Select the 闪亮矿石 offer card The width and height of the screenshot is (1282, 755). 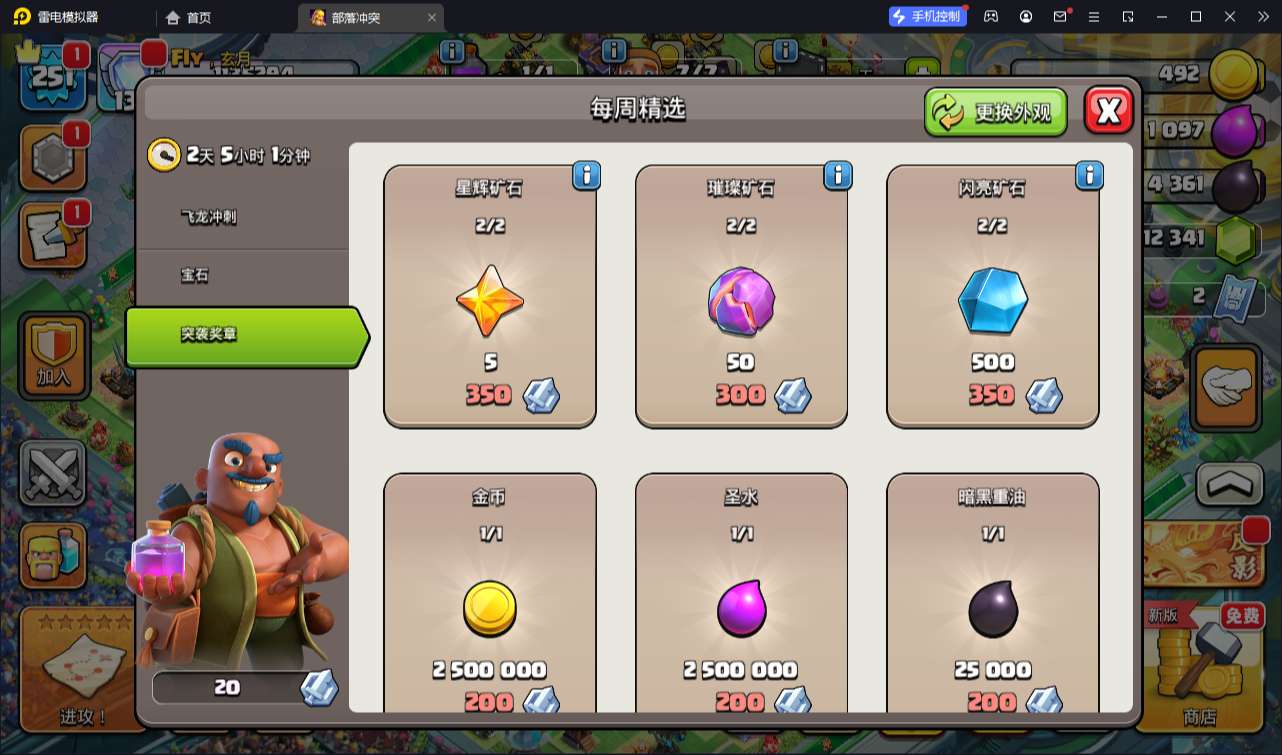click(x=992, y=297)
